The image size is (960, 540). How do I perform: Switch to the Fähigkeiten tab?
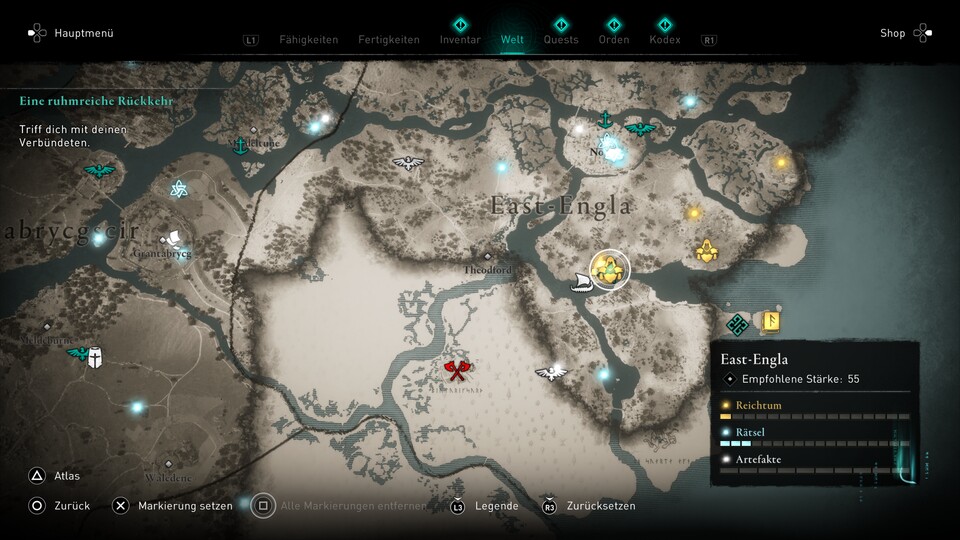point(308,40)
